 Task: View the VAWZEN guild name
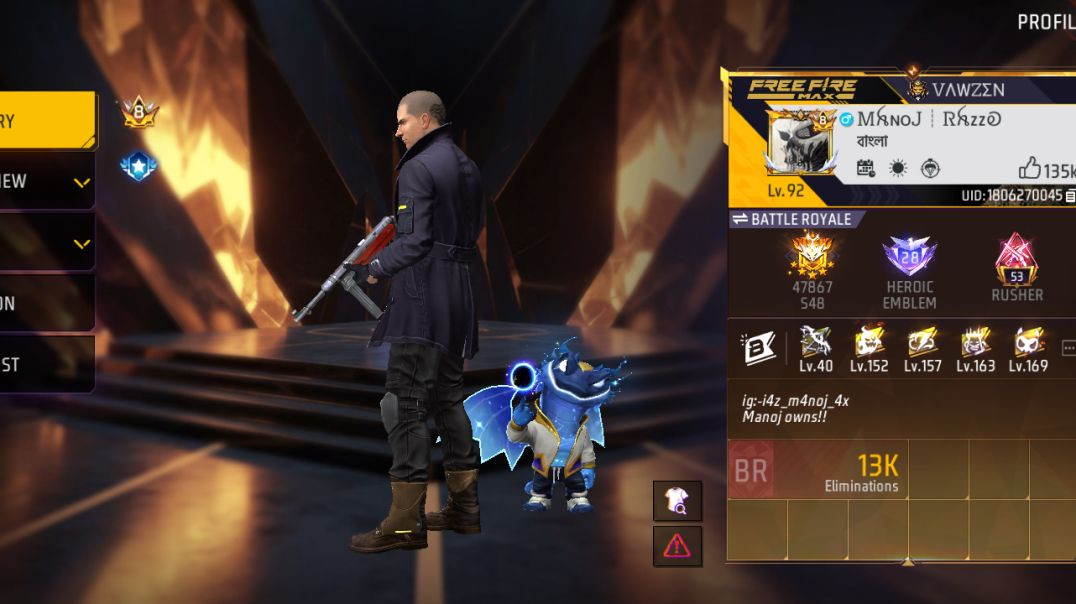(x=968, y=90)
